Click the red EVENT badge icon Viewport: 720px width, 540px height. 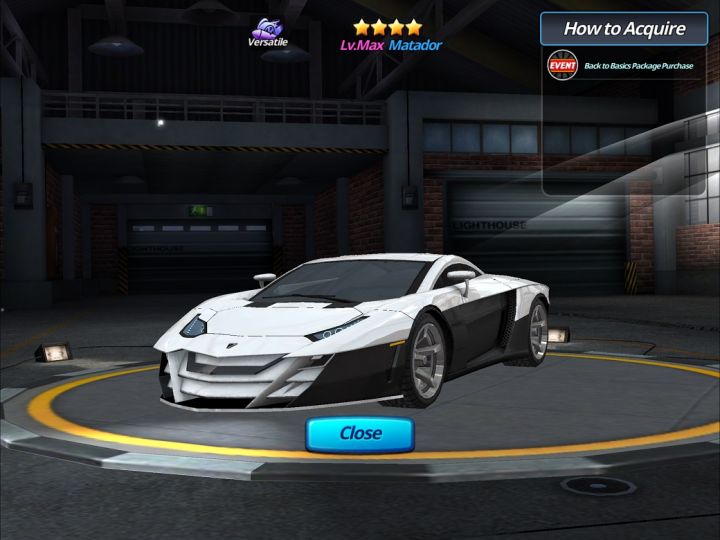562,66
